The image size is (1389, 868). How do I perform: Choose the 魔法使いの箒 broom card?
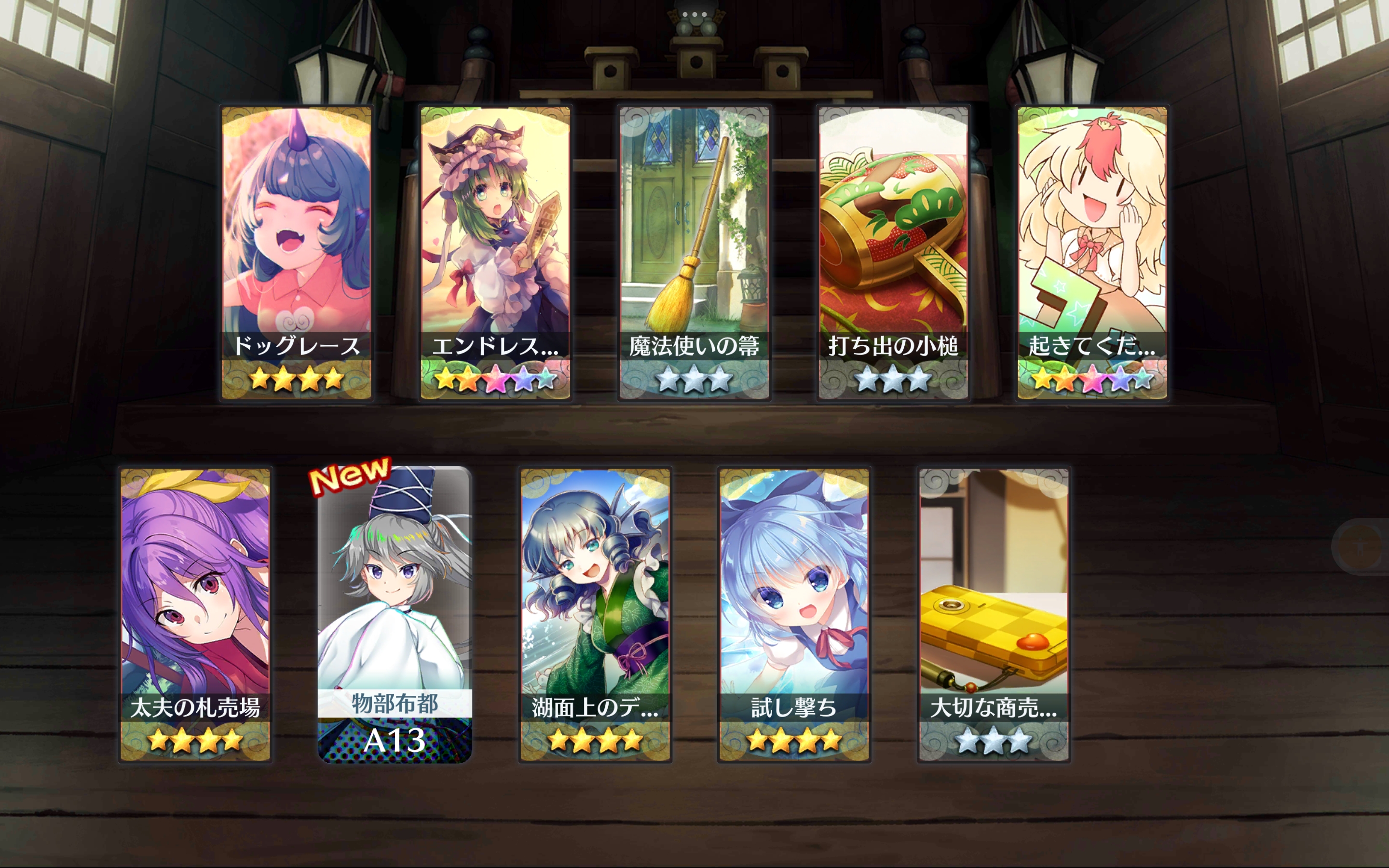click(694, 253)
